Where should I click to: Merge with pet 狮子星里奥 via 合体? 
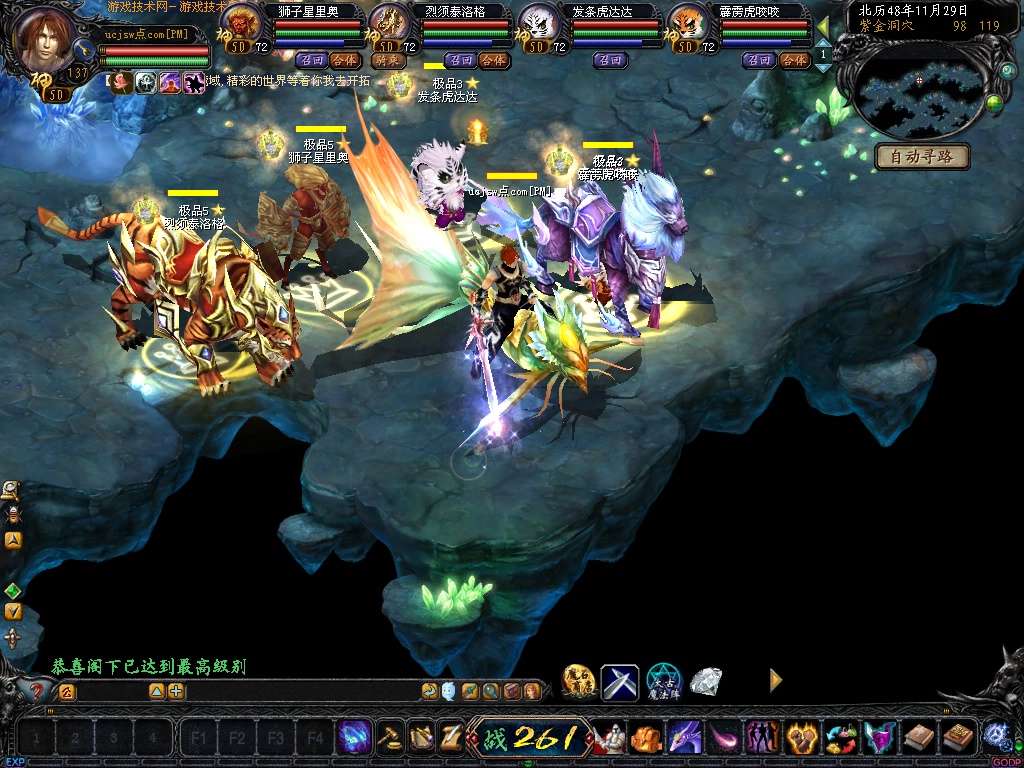click(x=346, y=60)
